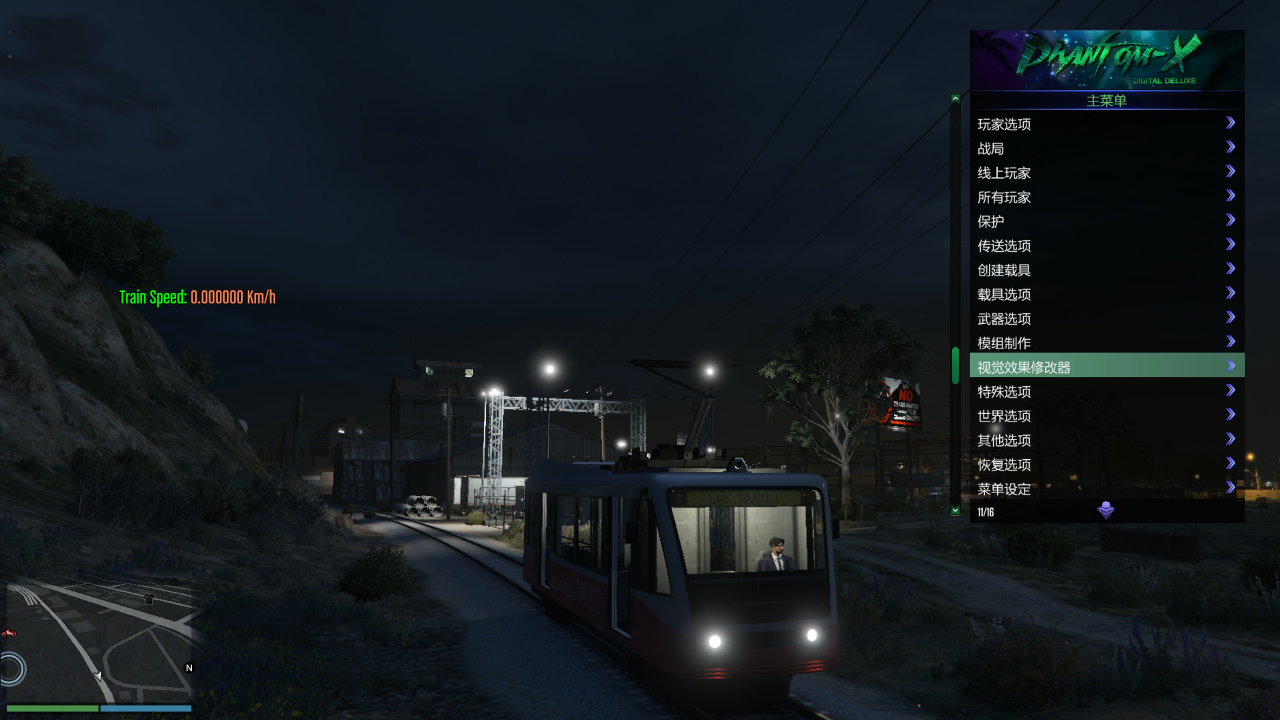Open 菜单设定 menu settings
This screenshot has width=1280, height=720.
[x=1105, y=488]
